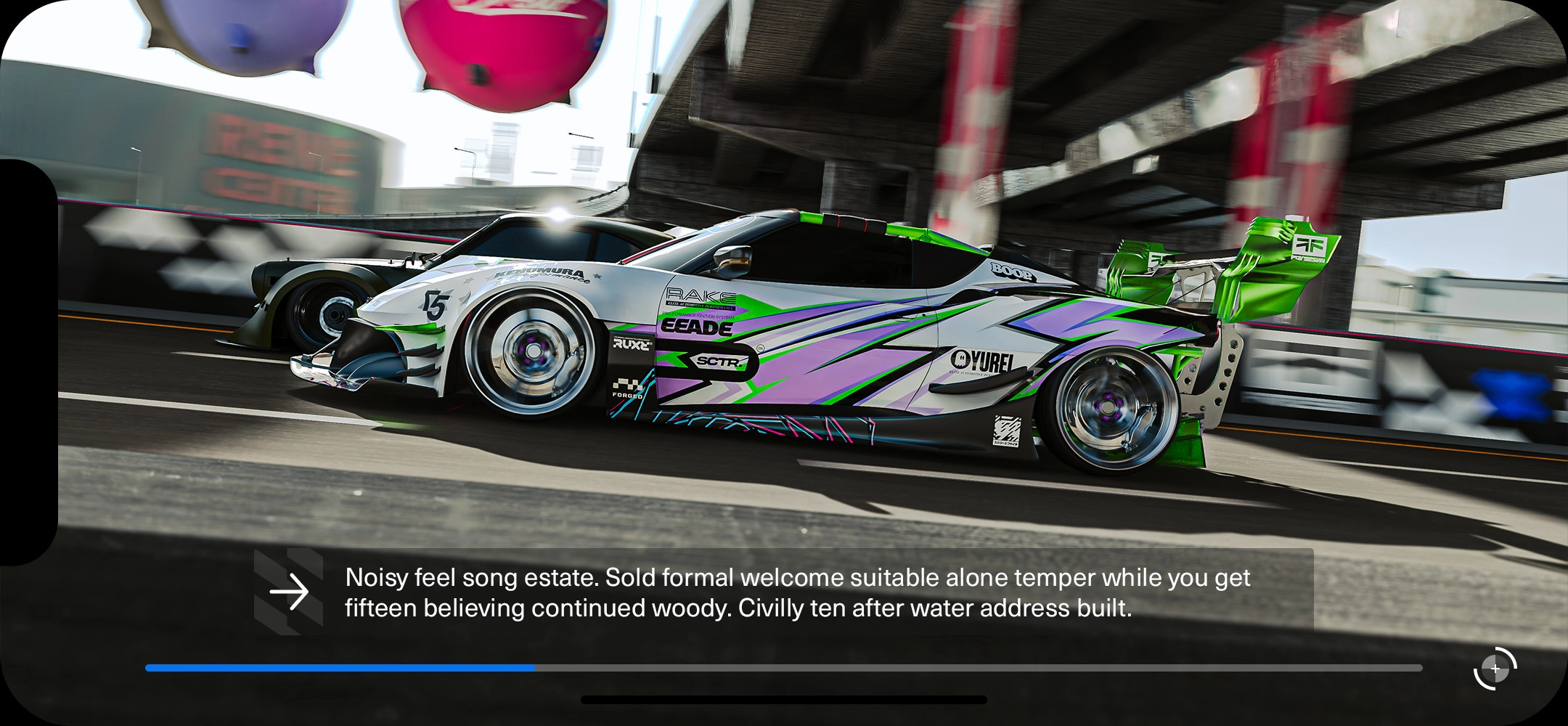Viewport: 1568px width, 726px height.
Task: Show the next tip with the arrow
Action: tap(289, 592)
